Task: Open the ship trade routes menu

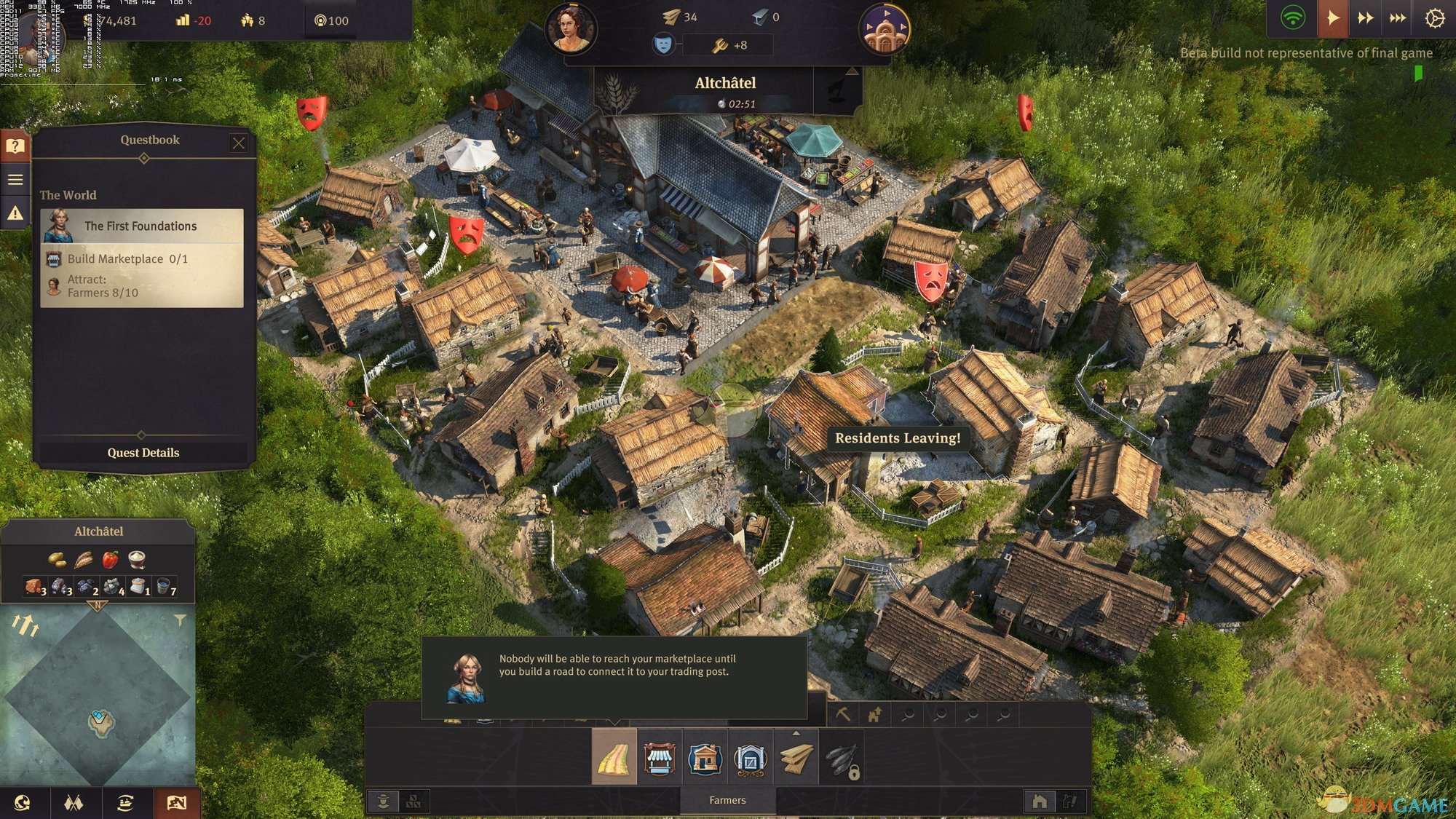Action: tap(125, 803)
